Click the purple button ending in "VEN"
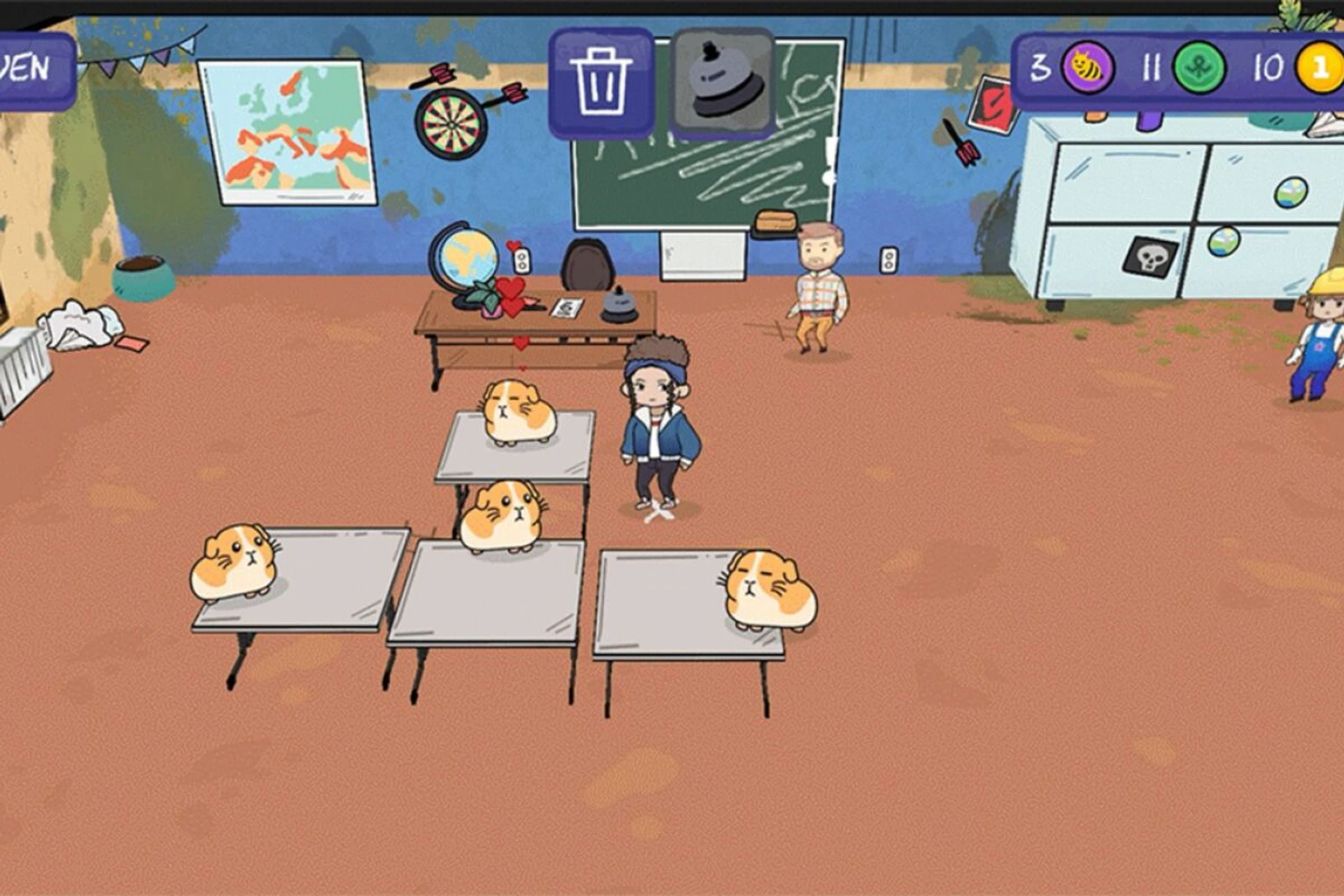The image size is (1344, 896). tap(34, 71)
